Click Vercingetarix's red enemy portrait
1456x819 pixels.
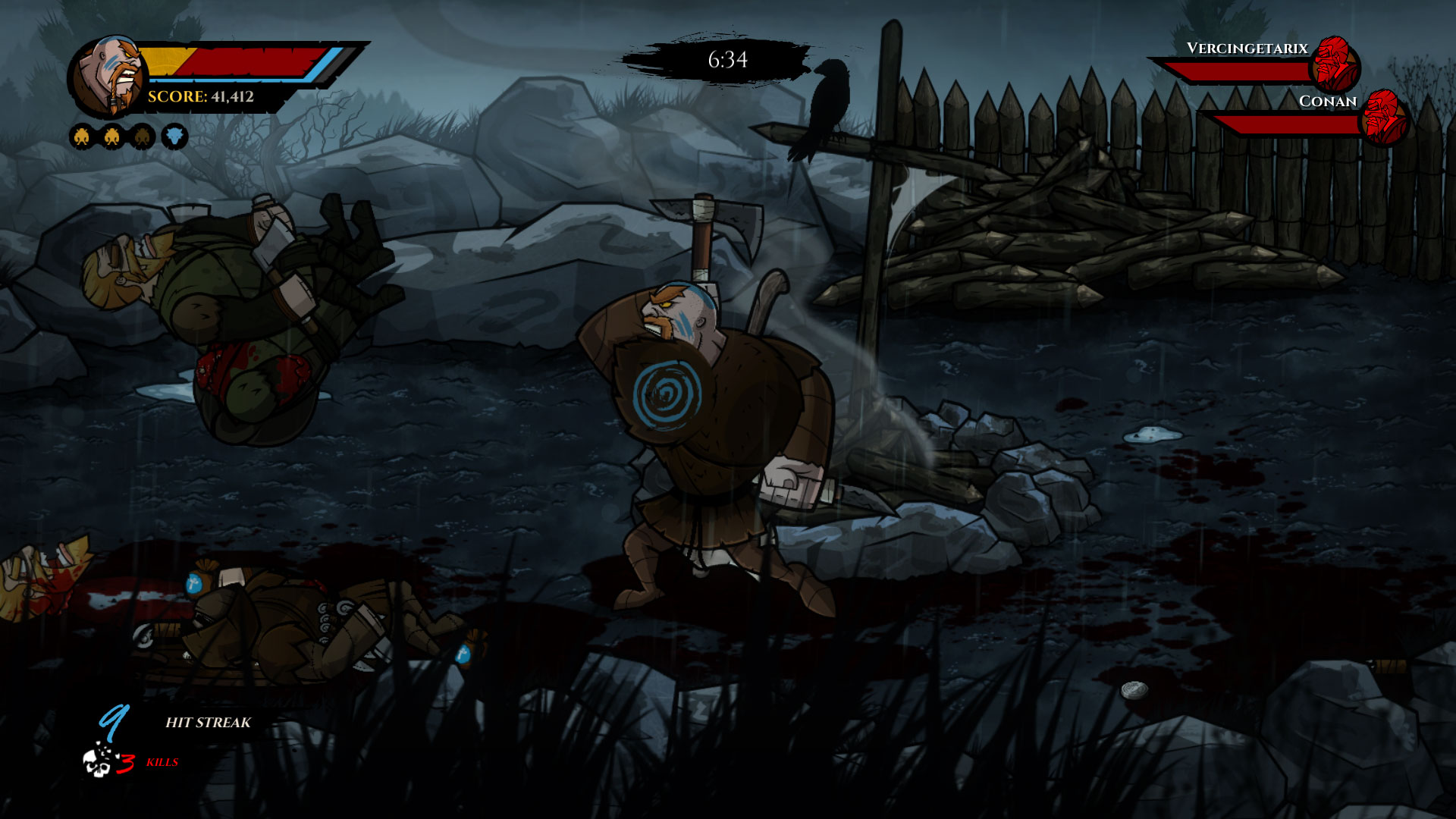(x=1333, y=64)
